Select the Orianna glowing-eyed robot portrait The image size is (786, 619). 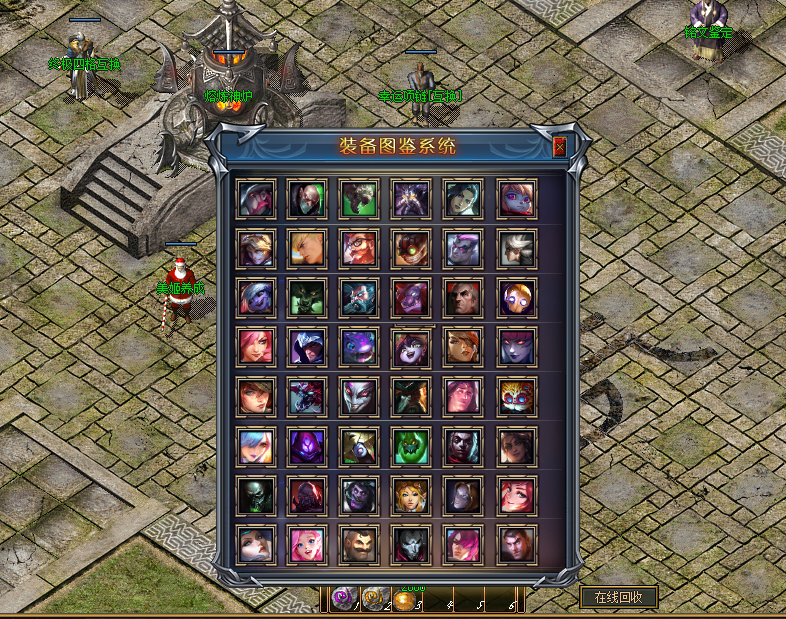pyautogui.click(x=517, y=298)
